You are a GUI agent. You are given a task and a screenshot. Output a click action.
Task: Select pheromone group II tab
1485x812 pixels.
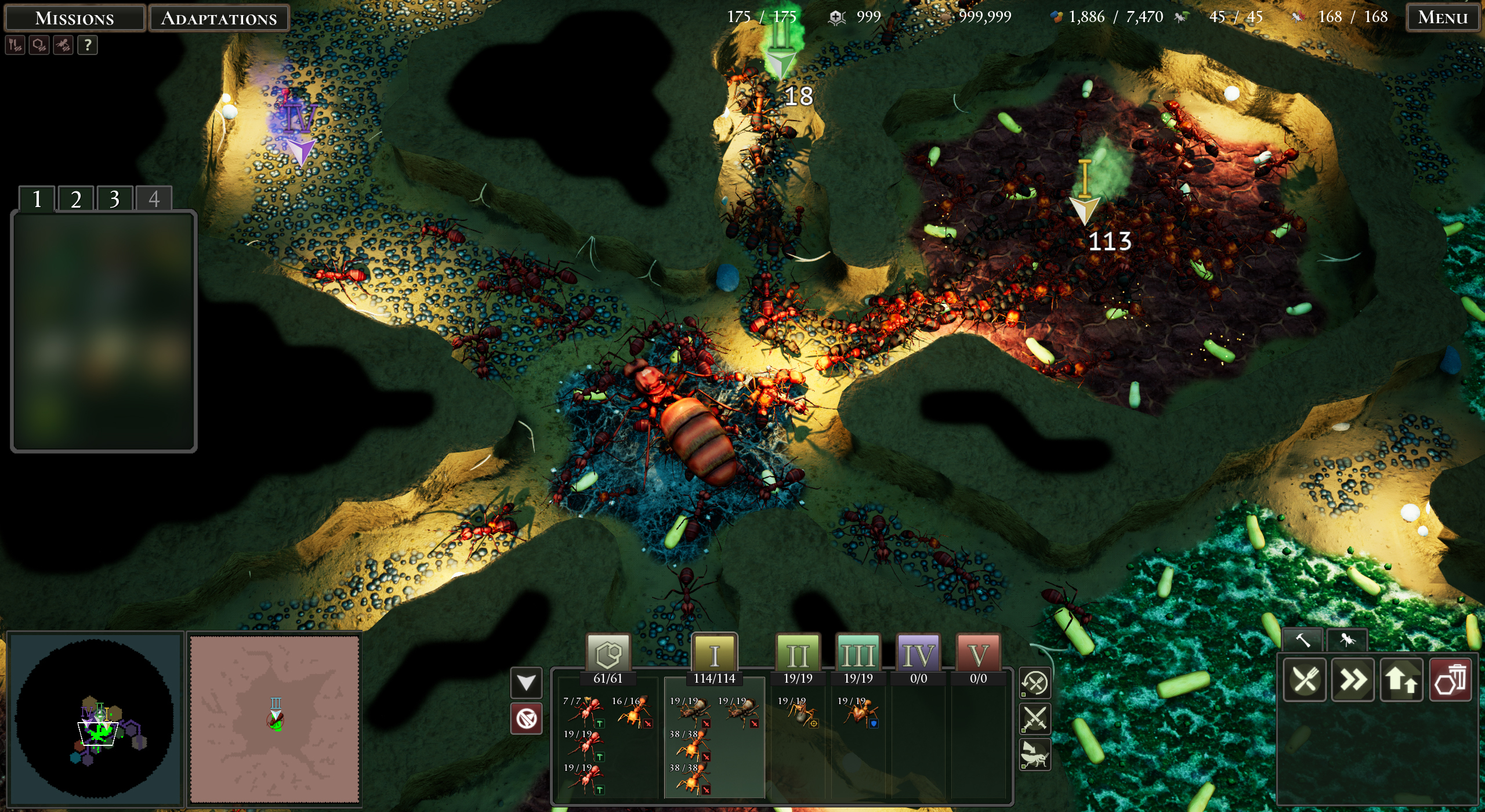point(798,655)
